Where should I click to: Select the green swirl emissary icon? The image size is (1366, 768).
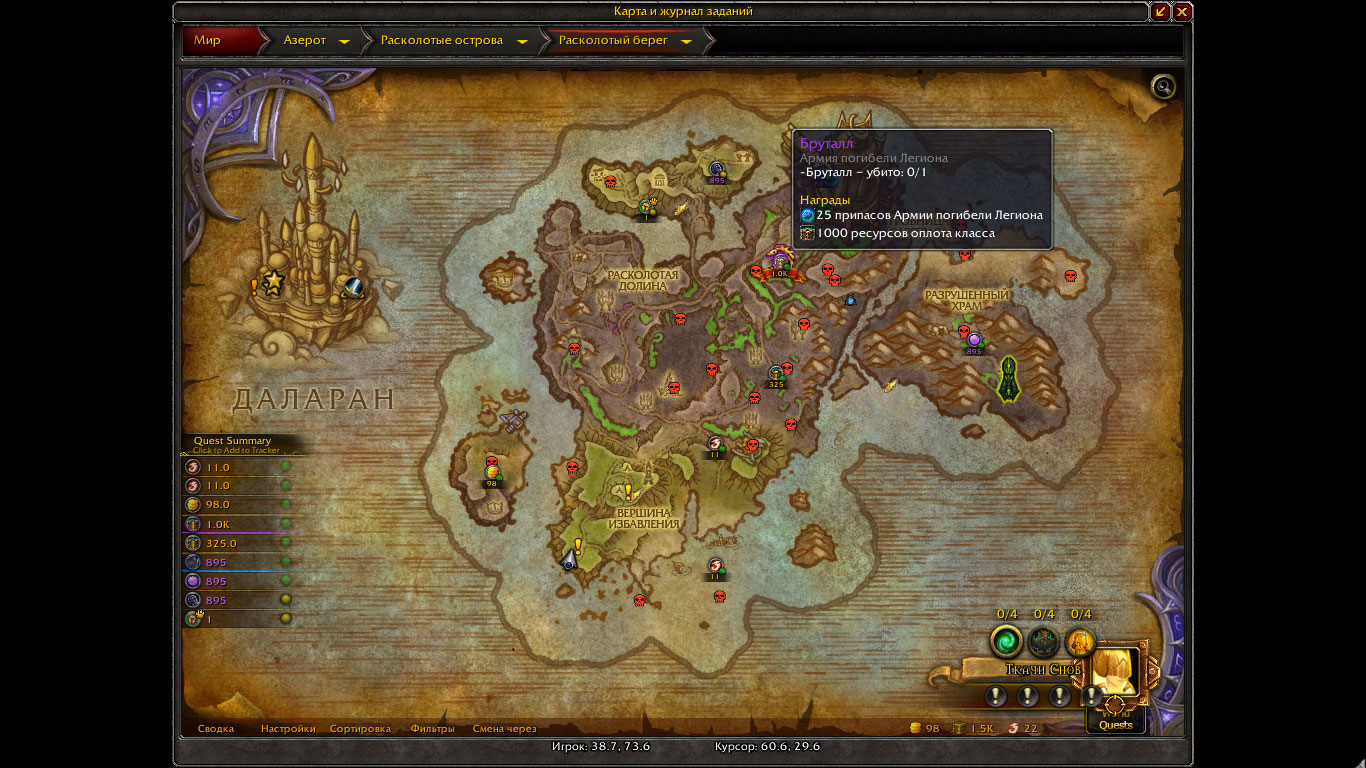[1006, 640]
